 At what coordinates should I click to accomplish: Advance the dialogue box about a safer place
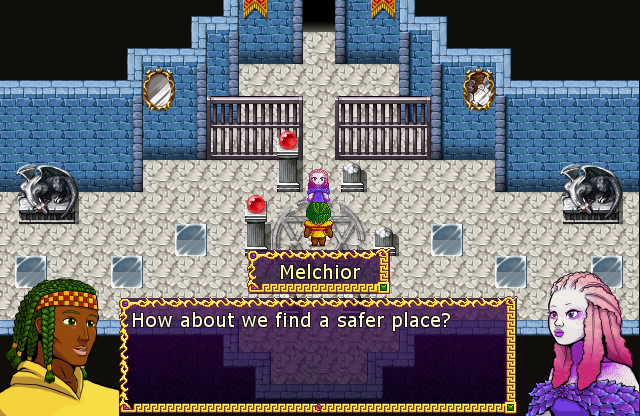click(x=318, y=355)
